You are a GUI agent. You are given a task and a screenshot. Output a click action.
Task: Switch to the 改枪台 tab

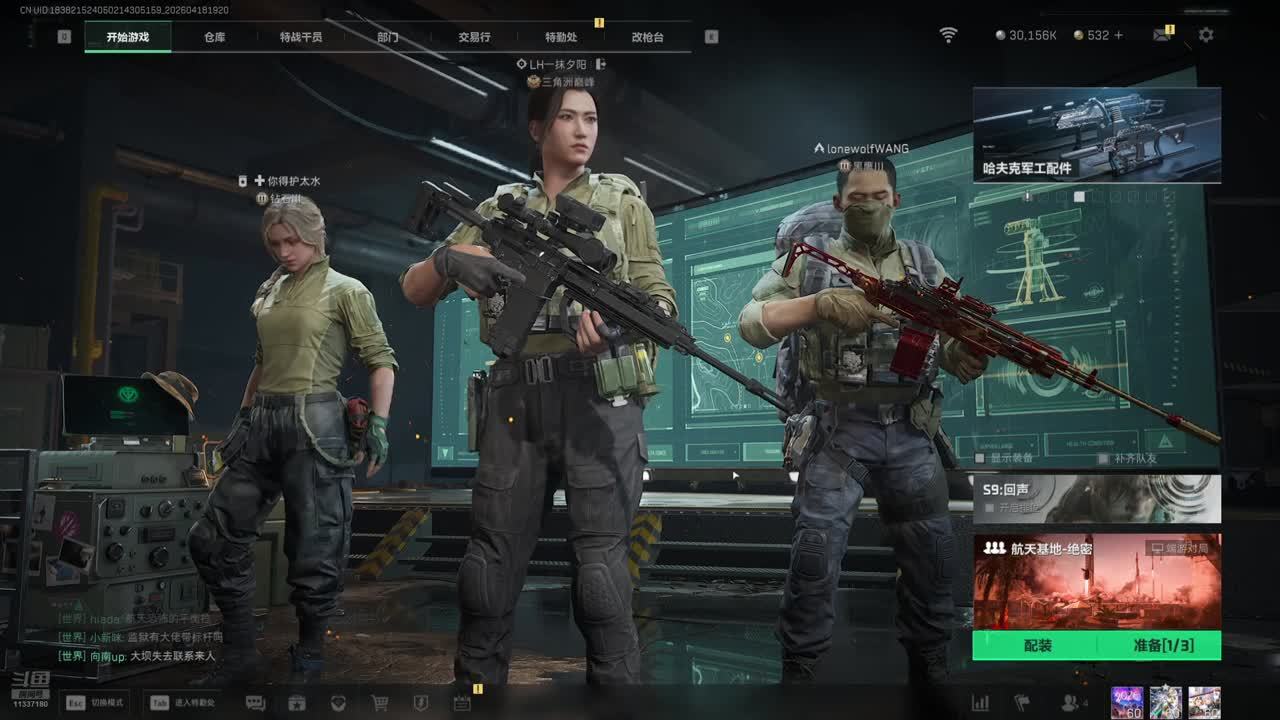click(647, 37)
